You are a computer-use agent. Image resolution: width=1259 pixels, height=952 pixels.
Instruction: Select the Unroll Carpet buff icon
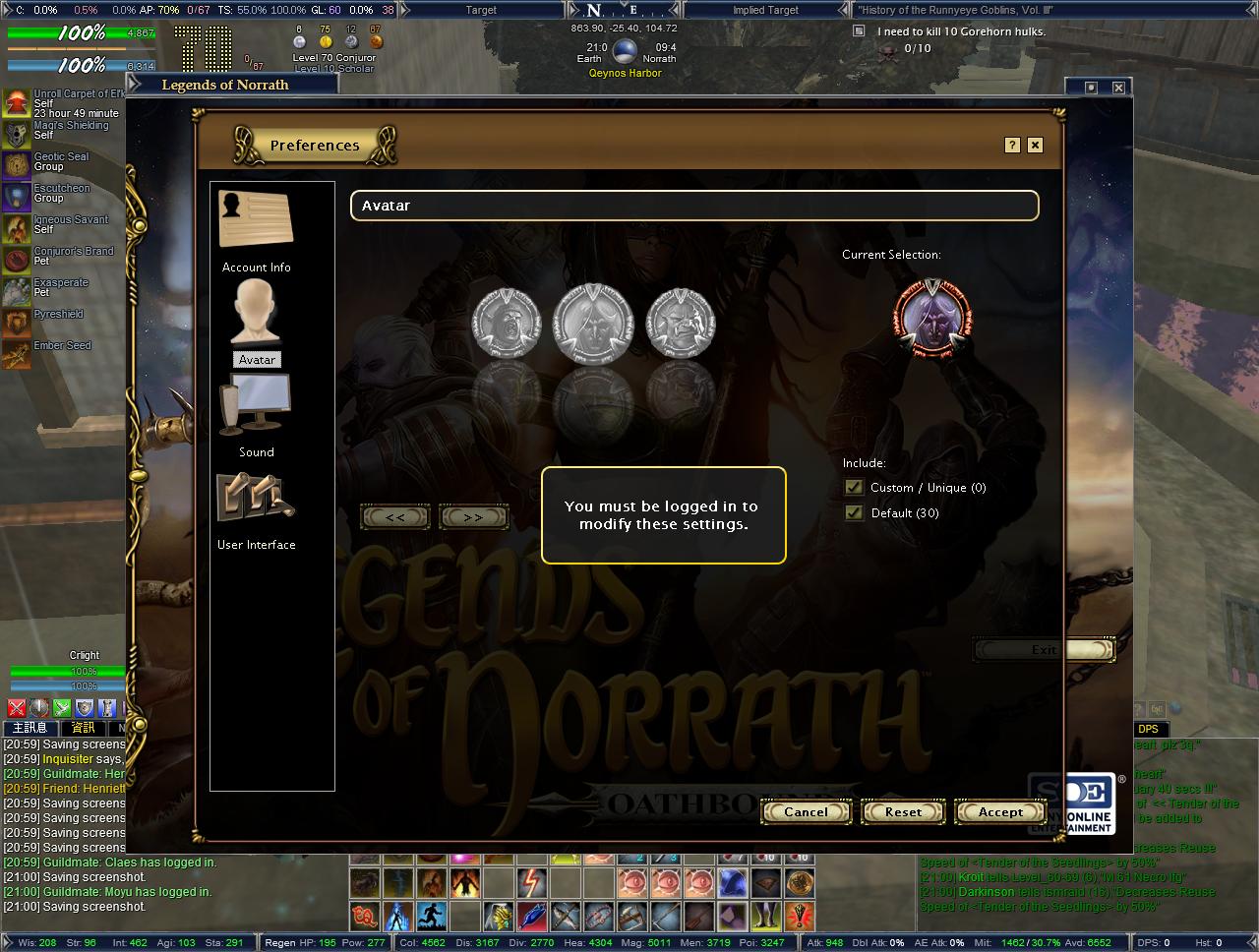[x=17, y=103]
